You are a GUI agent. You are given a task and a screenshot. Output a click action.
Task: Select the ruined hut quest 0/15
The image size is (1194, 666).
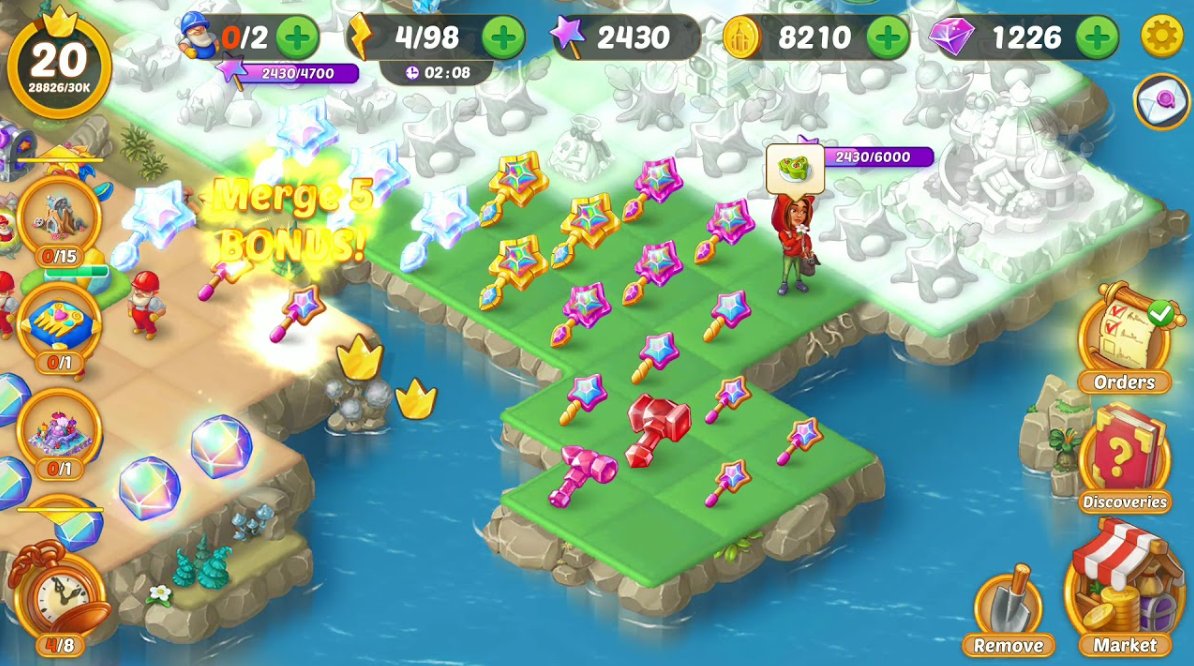[59, 217]
